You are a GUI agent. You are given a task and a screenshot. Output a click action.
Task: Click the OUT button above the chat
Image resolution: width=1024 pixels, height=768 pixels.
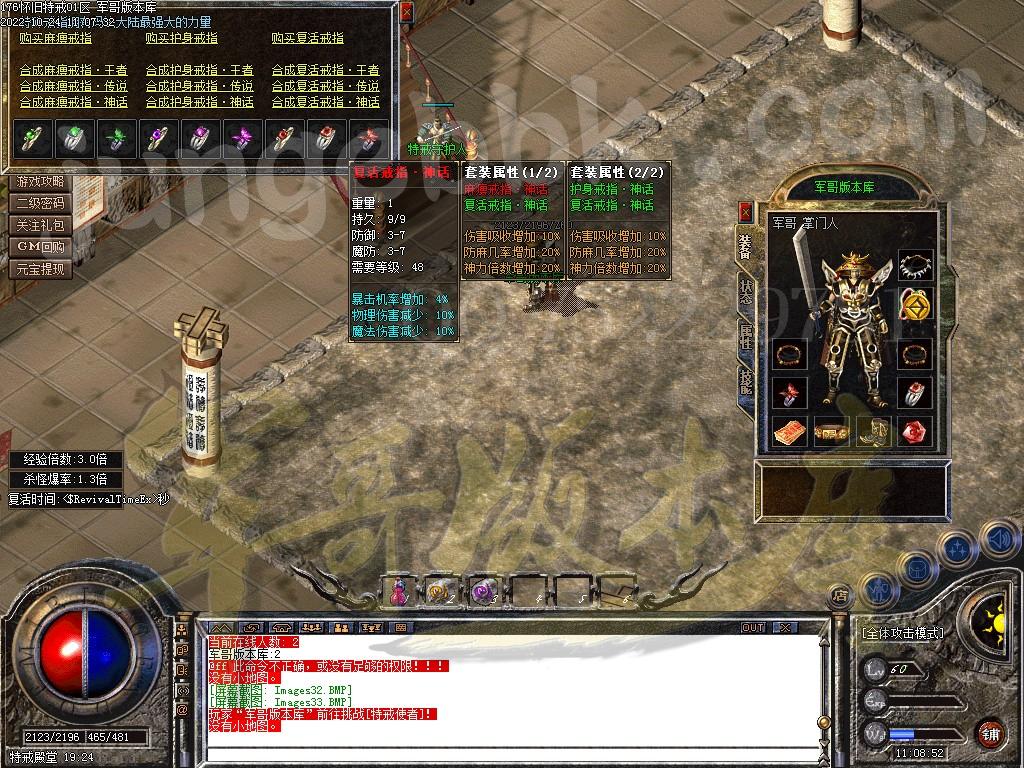pyautogui.click(x=752, y=628)
